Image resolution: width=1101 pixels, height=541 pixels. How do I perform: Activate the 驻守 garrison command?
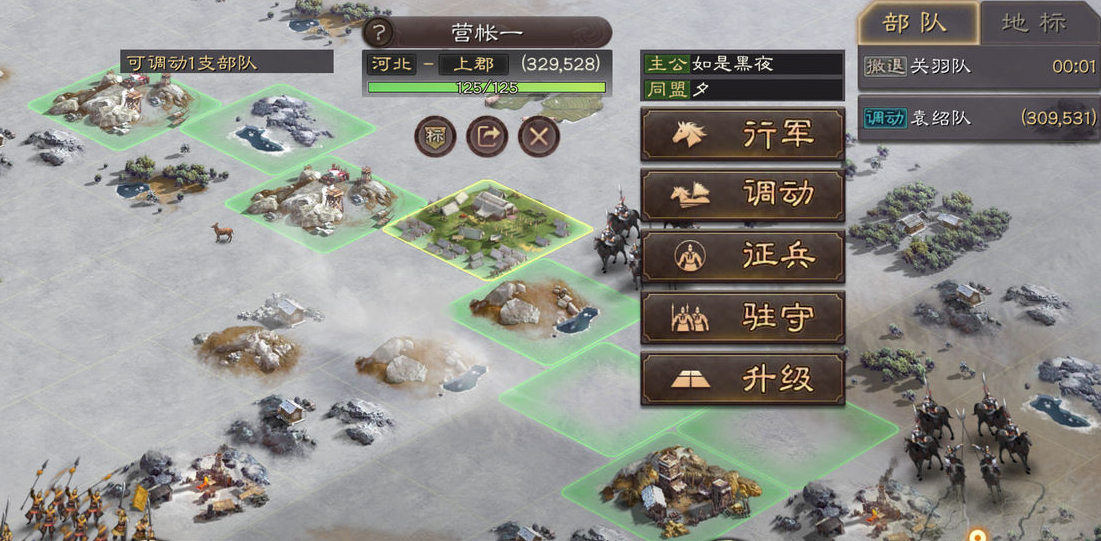742,318
